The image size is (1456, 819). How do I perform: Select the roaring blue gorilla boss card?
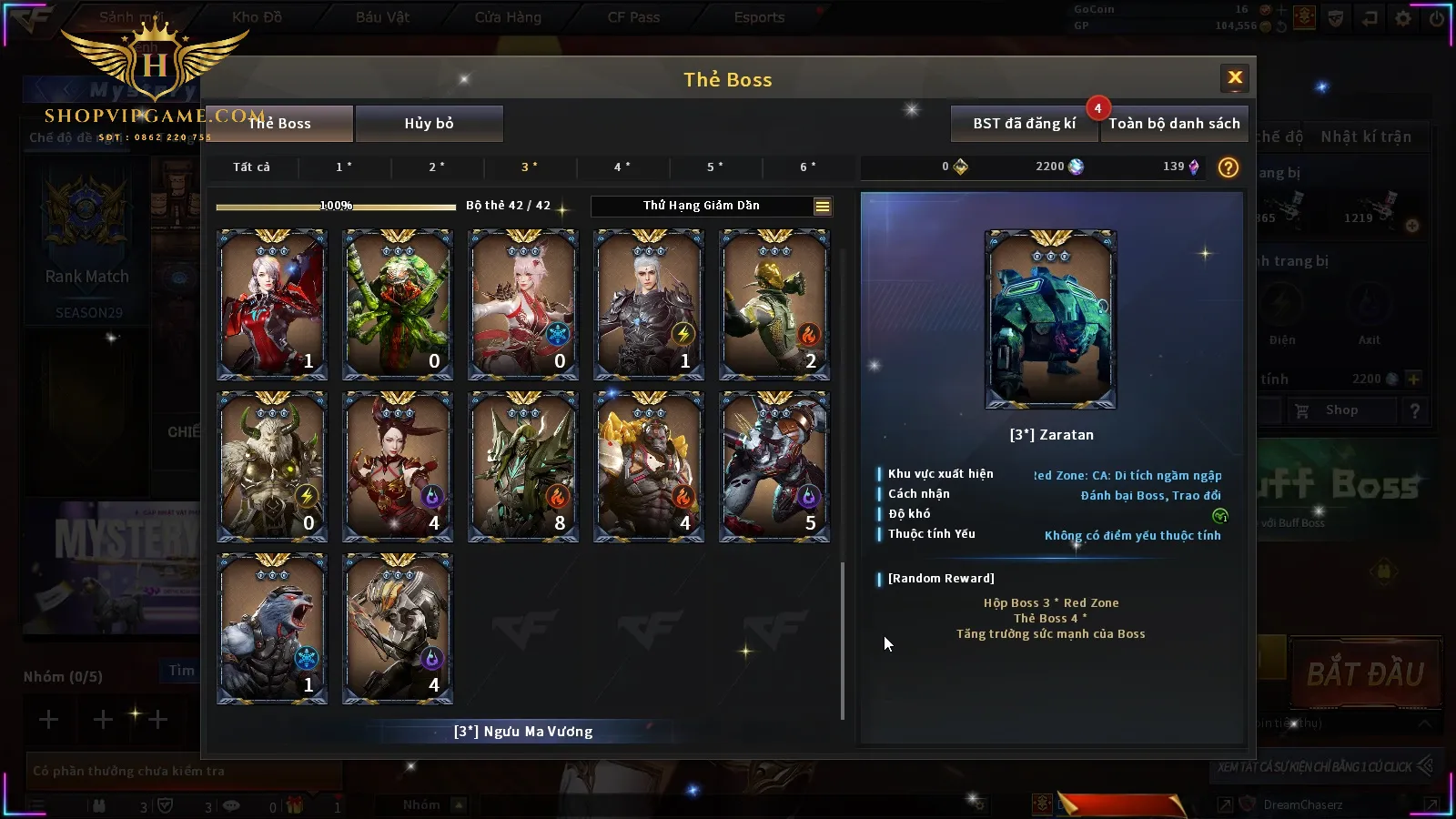(x=272, y=628)
